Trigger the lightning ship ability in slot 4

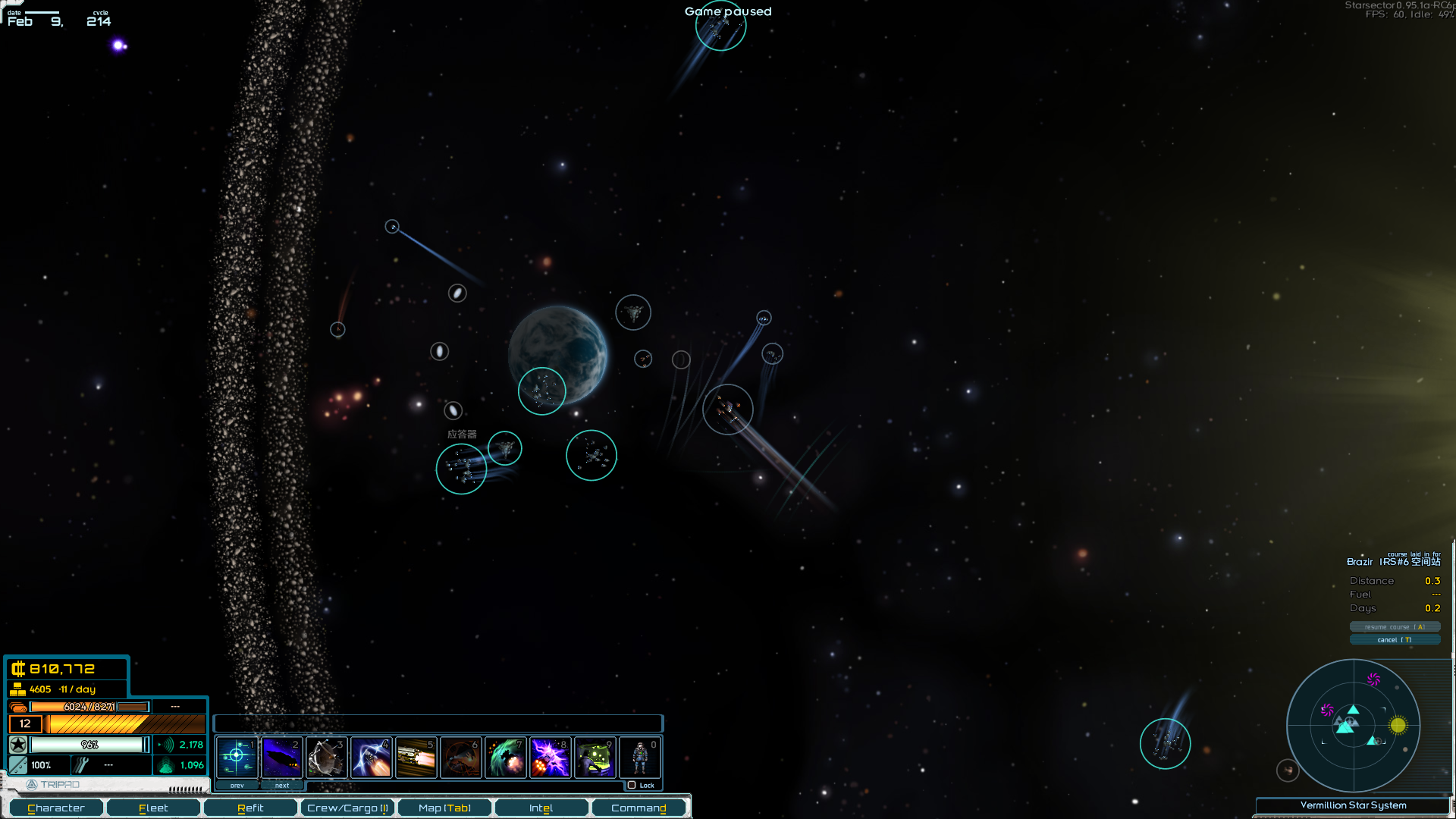pyautogui.click(x=371, y=757)
